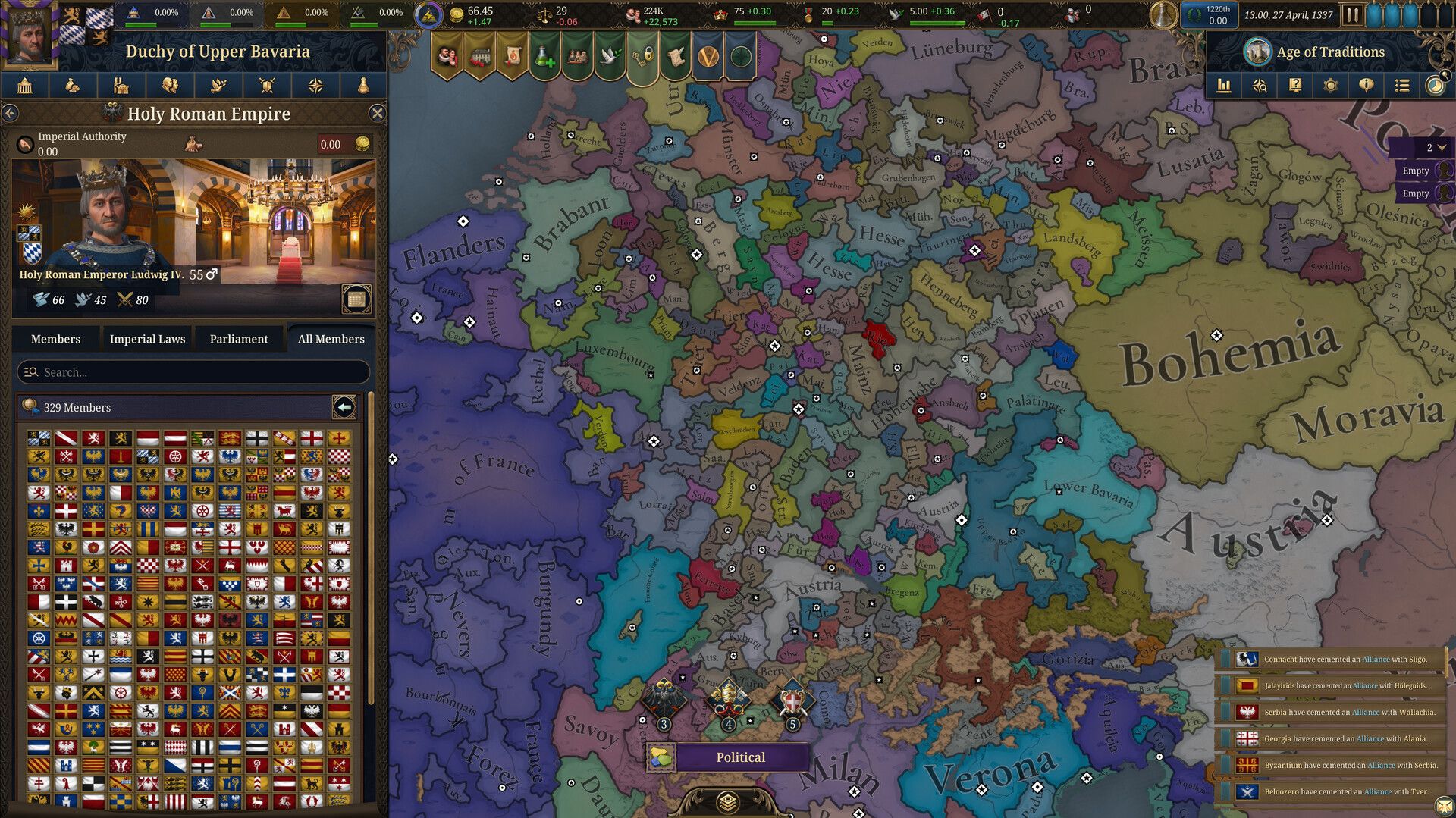Open the ledger bar-chart icon near Age of Traditions
This screenshot has width=1456, height=818.
tap(1223, 86)
